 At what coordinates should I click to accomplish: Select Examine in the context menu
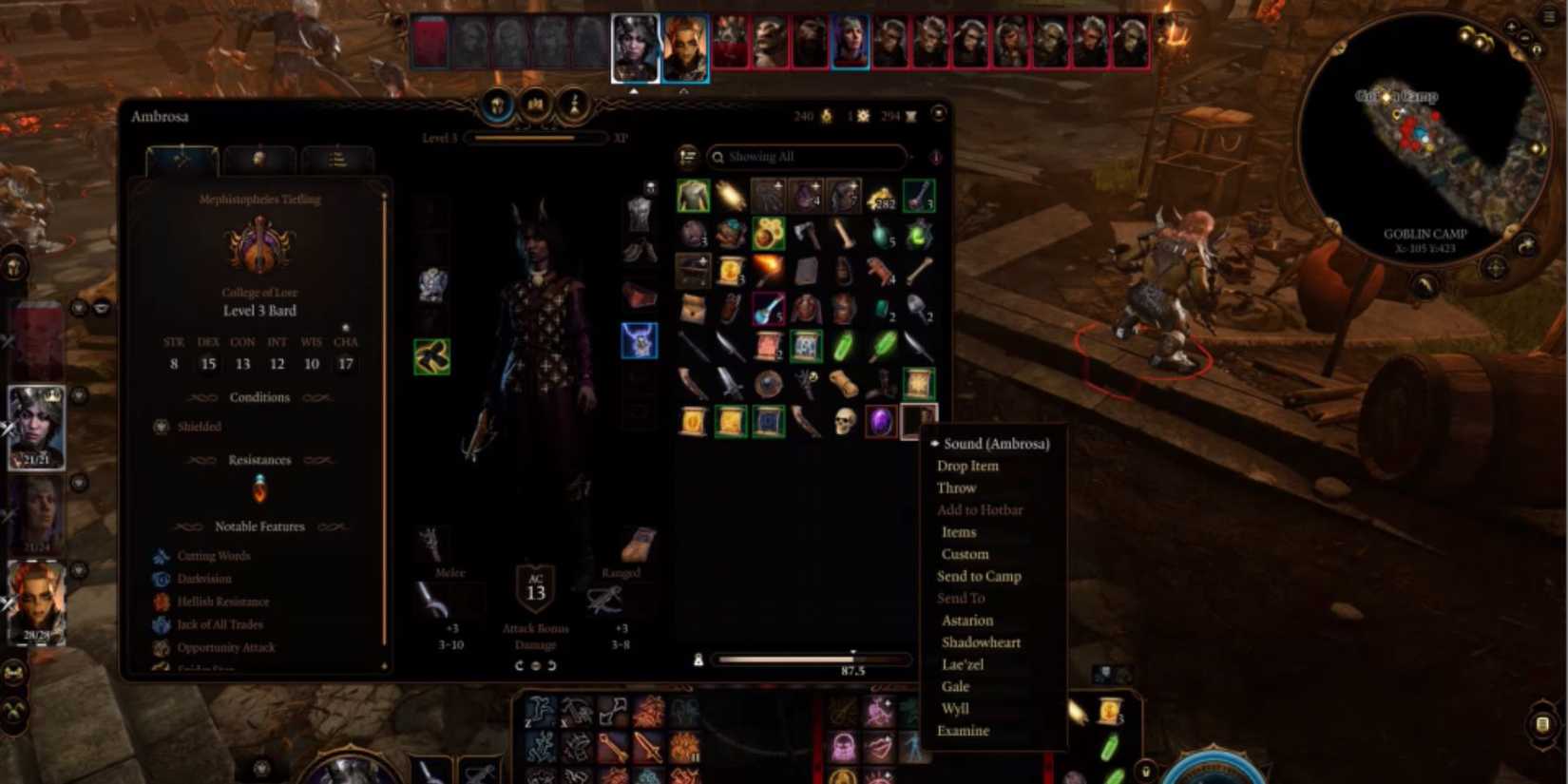[x=964, y=730]
